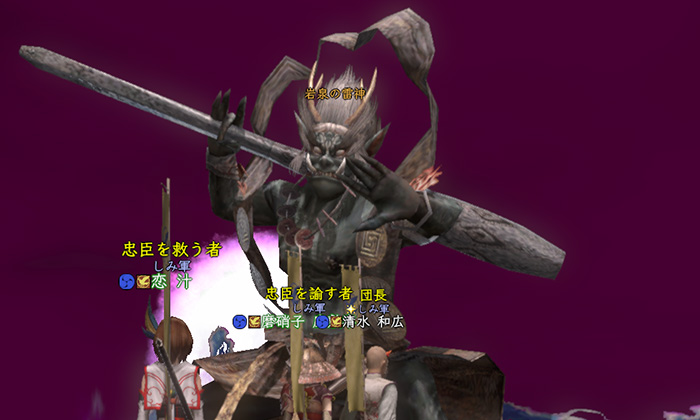This screenshot has height=420, width=700.
Task: Select player nameplate 恋 汁
Action: 171,281
